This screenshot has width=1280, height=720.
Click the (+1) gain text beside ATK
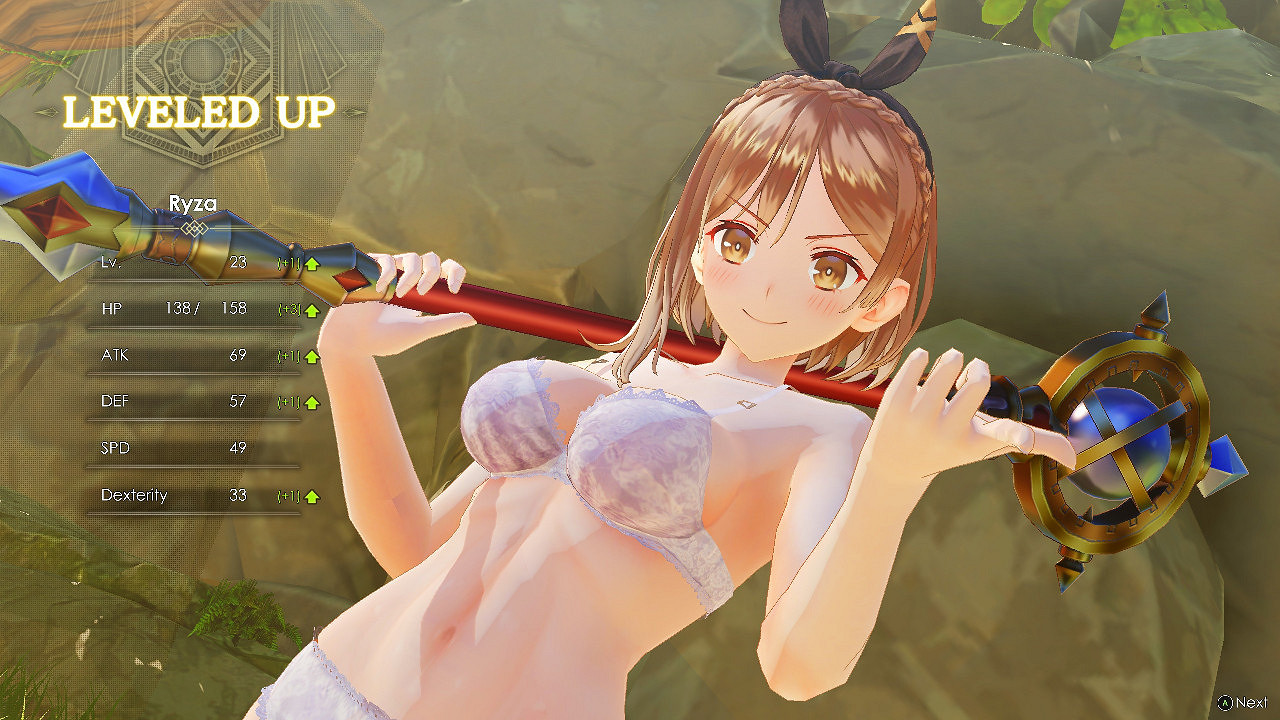288,355
